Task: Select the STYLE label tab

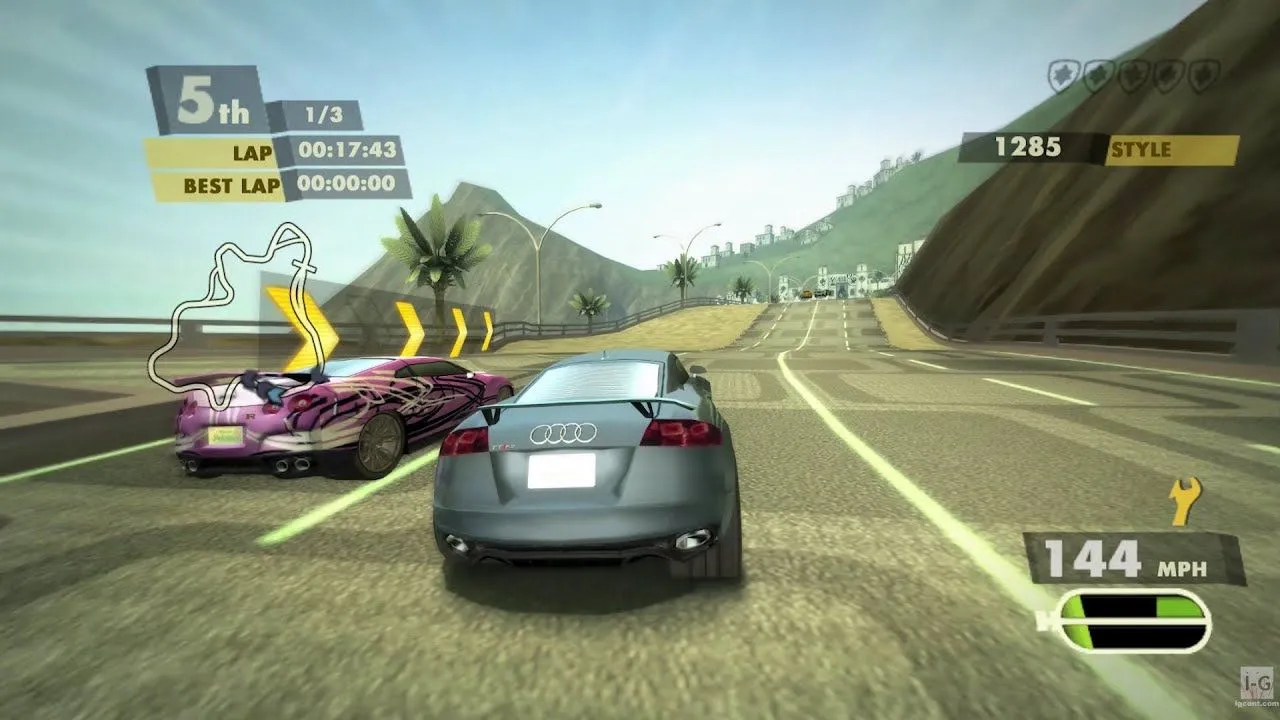Action: click(1142, 150)
